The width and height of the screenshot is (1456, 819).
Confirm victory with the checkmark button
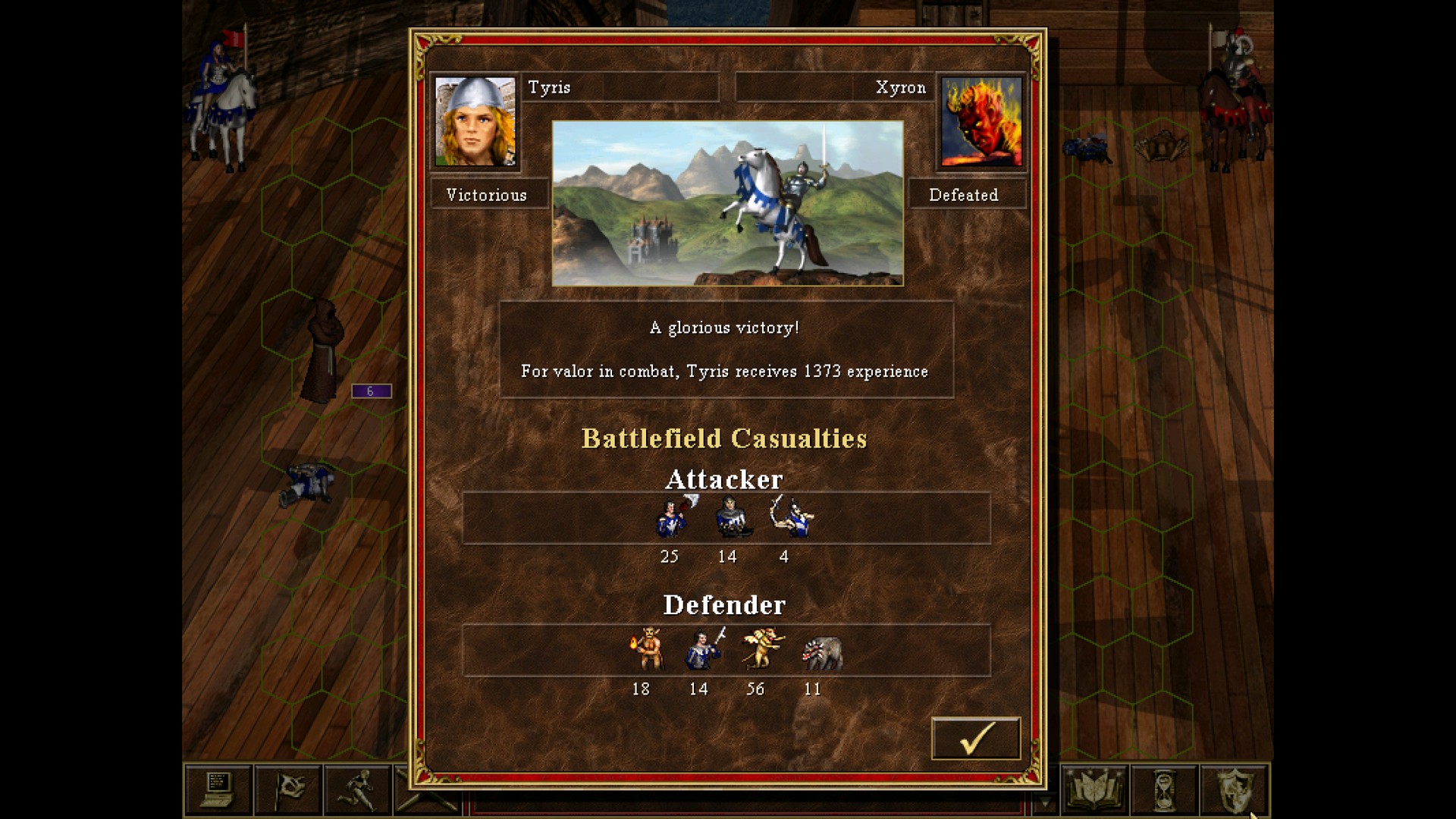975,736
